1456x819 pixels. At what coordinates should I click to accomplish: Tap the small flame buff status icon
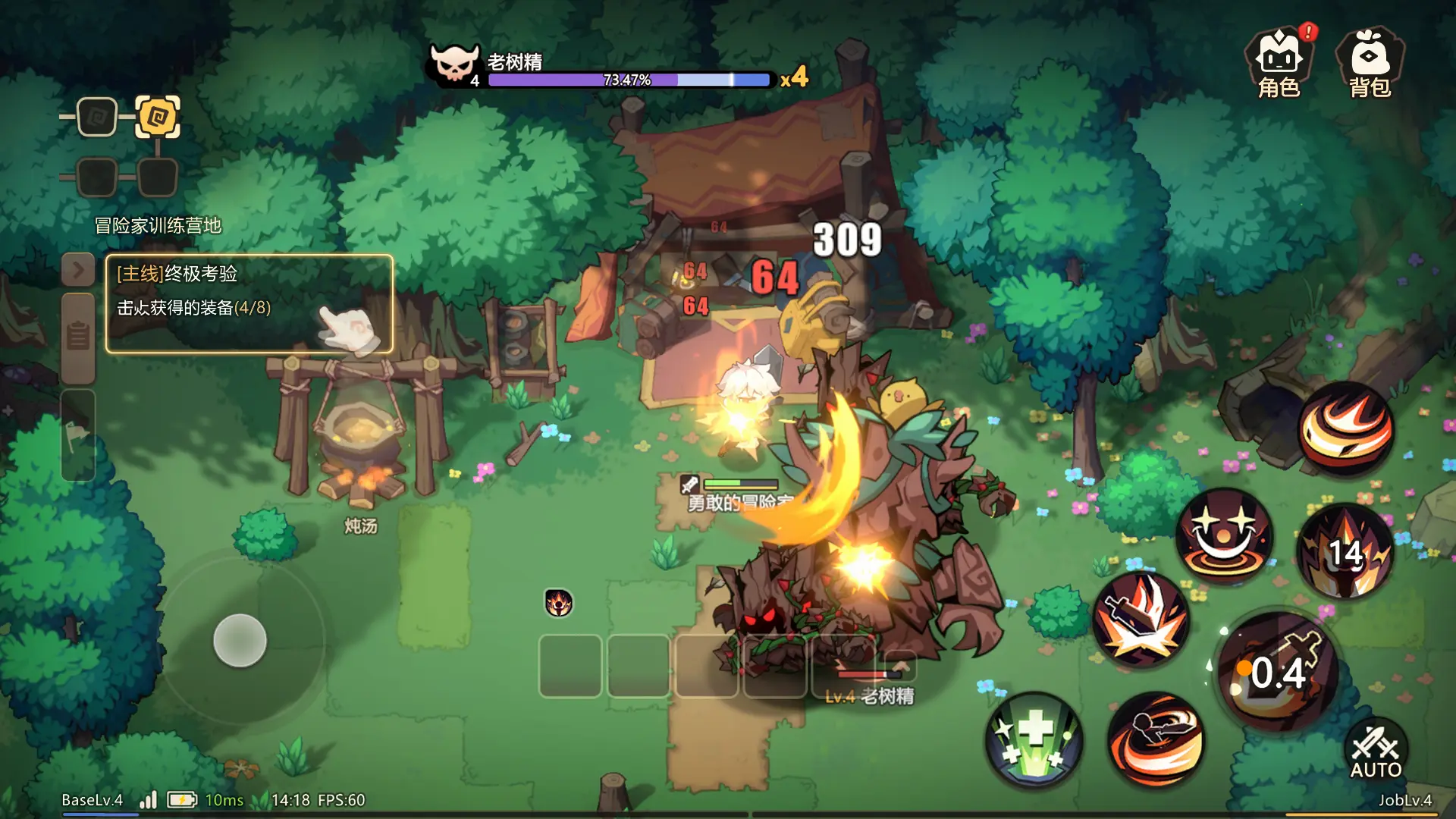[559, 604]
